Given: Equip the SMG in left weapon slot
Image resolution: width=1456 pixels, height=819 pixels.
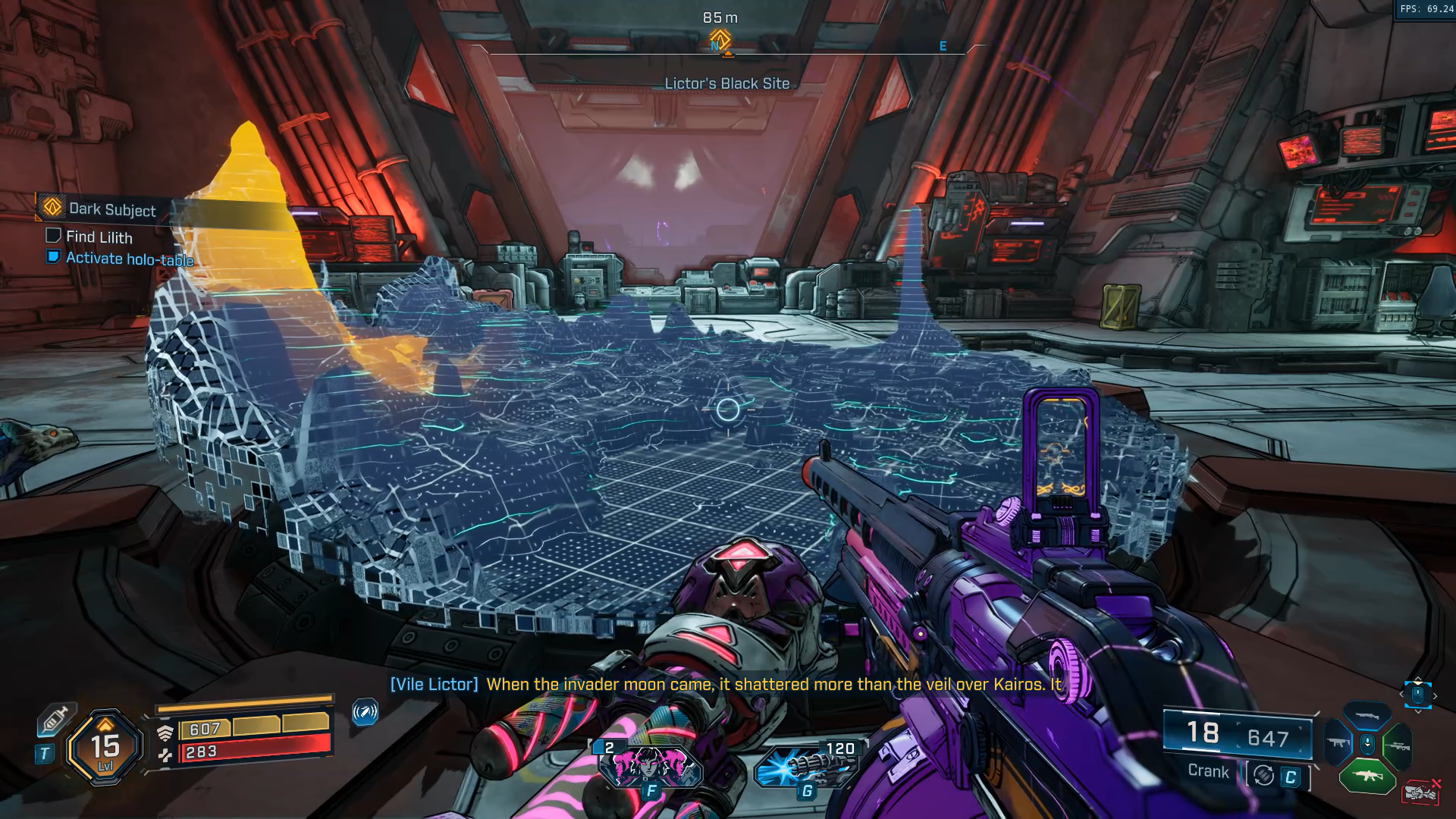Looking at the screenshot, I should point(1337,743).
